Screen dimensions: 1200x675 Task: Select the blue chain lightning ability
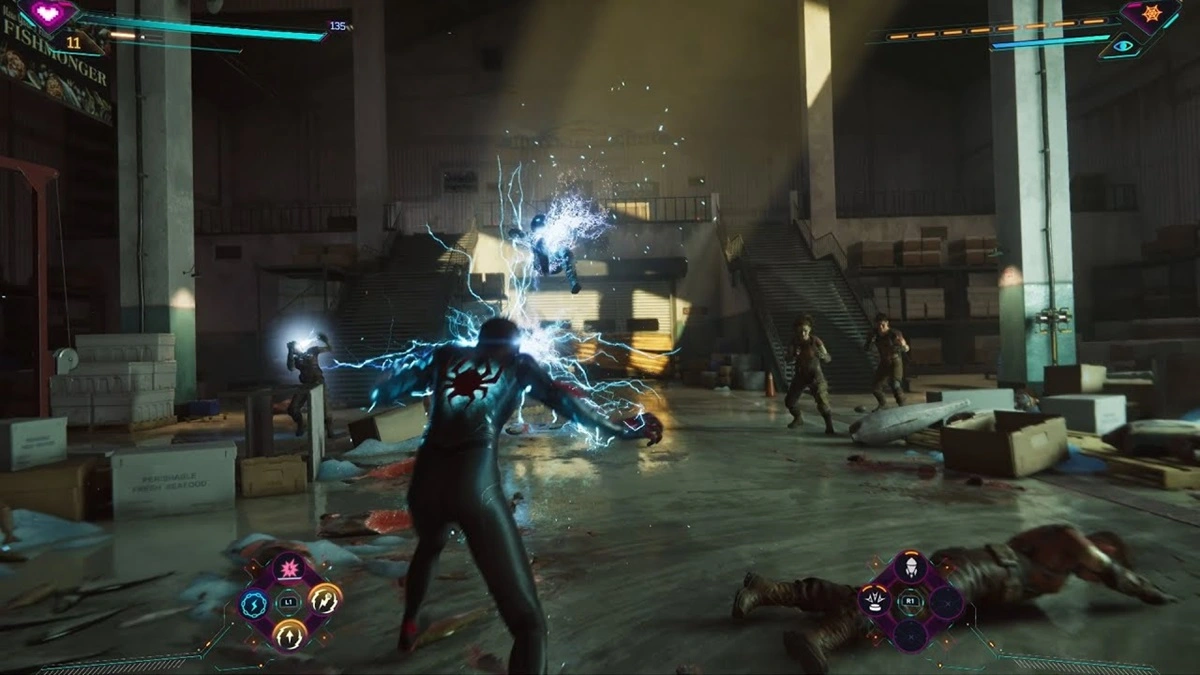[x=253, y=602]
